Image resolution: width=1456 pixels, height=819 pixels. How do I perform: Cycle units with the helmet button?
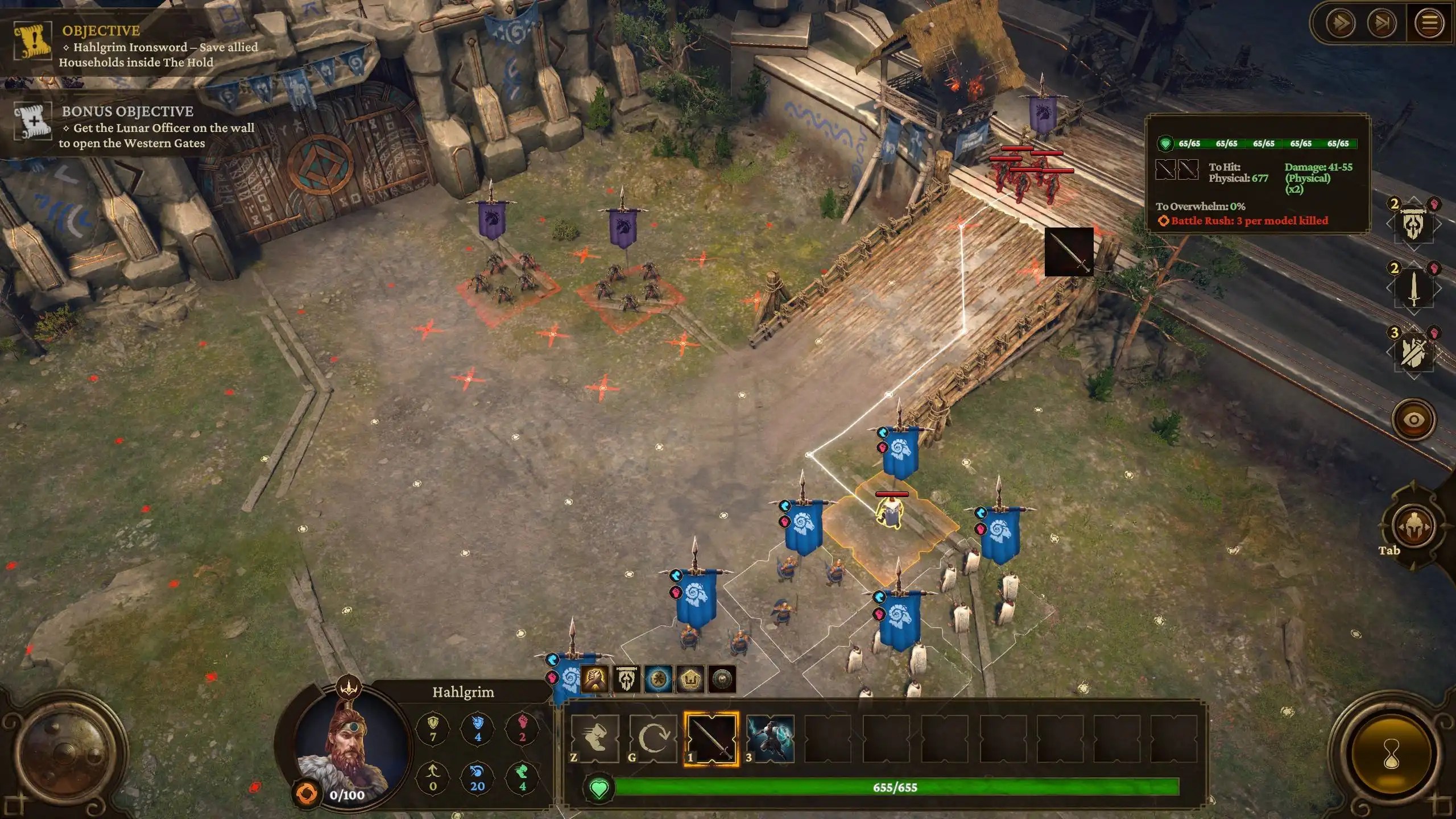pos(1413,527)
